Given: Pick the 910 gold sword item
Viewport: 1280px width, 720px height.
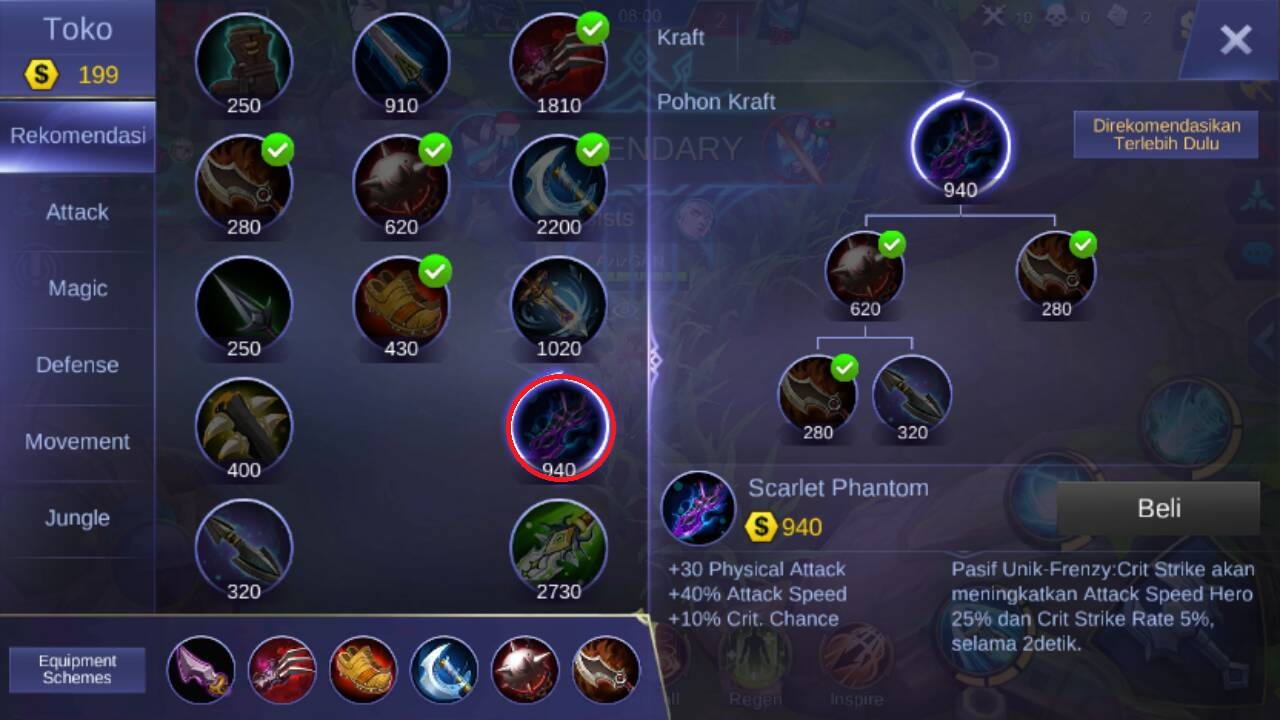Looking at the screenshot, I should pyautogui.click(x=401, y=60).
